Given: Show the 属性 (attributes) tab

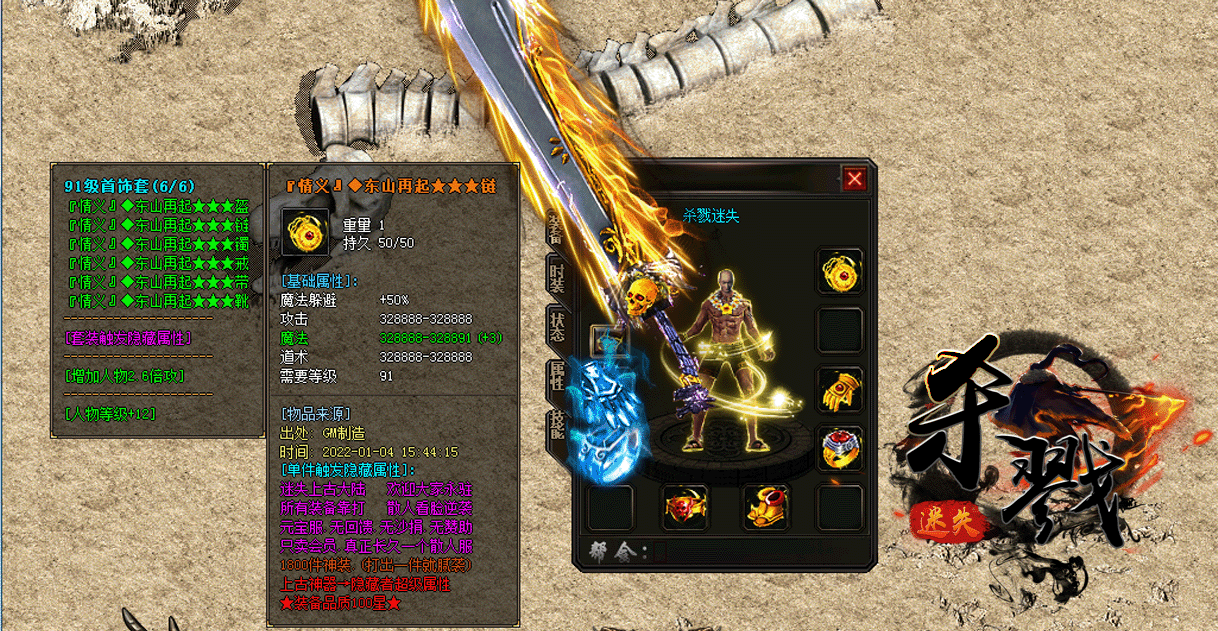Looking at the screenshot, I should pos(557,378).
